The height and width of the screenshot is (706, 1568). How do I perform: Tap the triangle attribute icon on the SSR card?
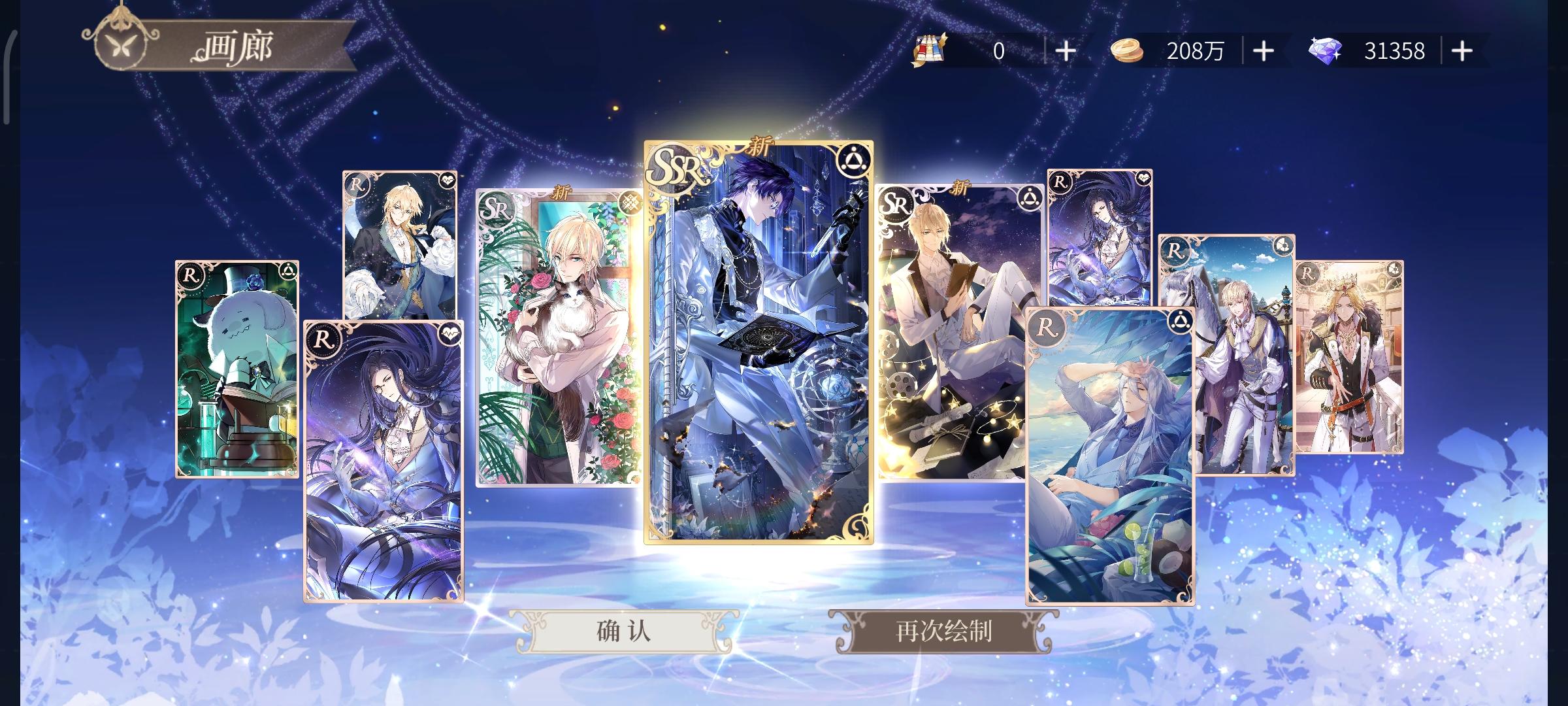pyautogui.click(x=856, y=160)
